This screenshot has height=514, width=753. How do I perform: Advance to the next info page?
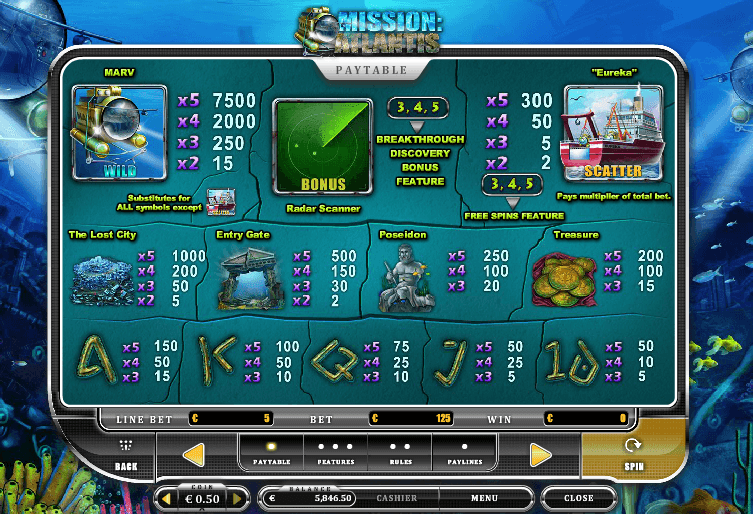point(540,456)
